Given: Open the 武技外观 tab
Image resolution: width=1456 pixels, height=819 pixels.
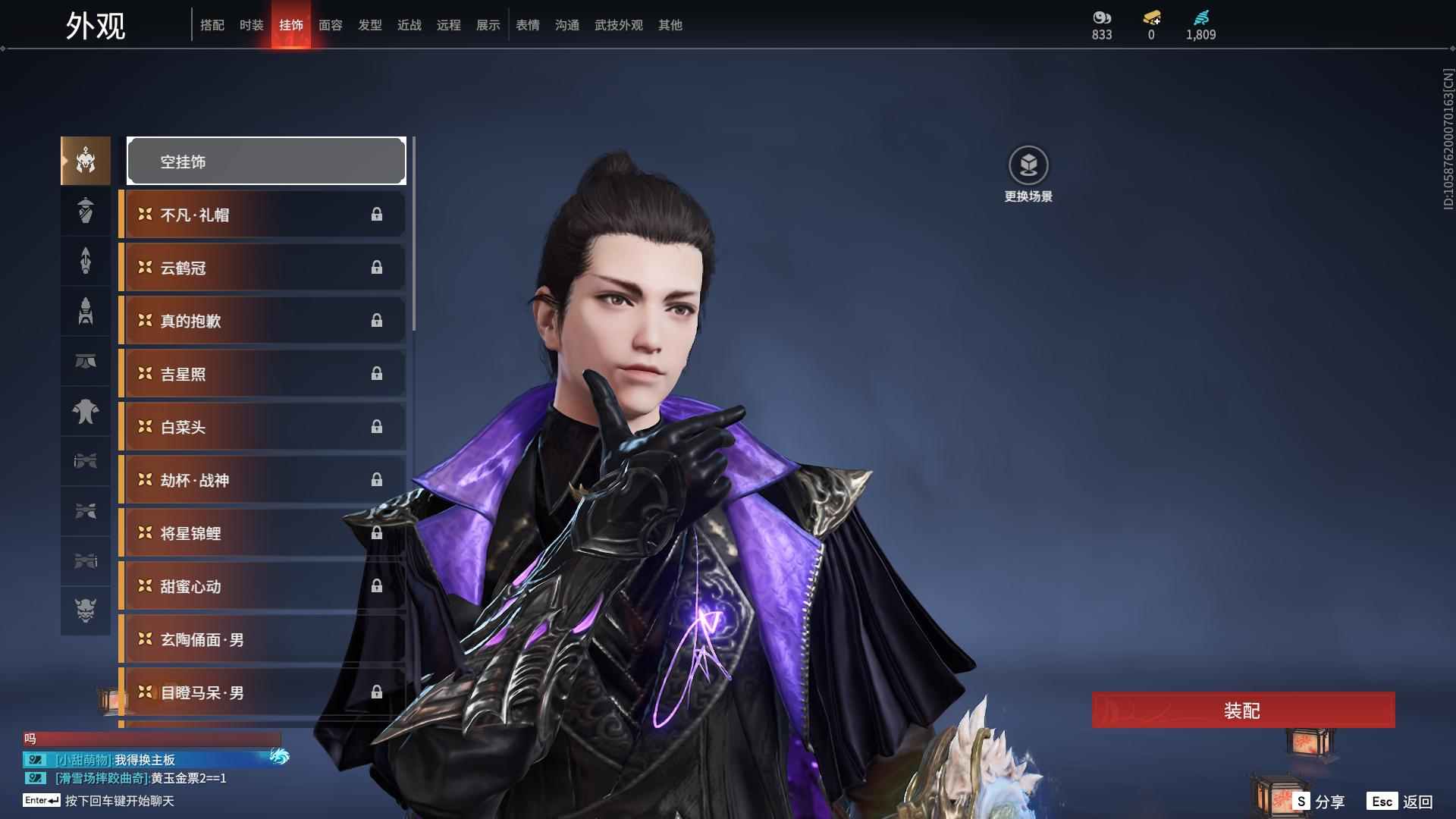Looking at the screenshot, I should coord(619,25).
